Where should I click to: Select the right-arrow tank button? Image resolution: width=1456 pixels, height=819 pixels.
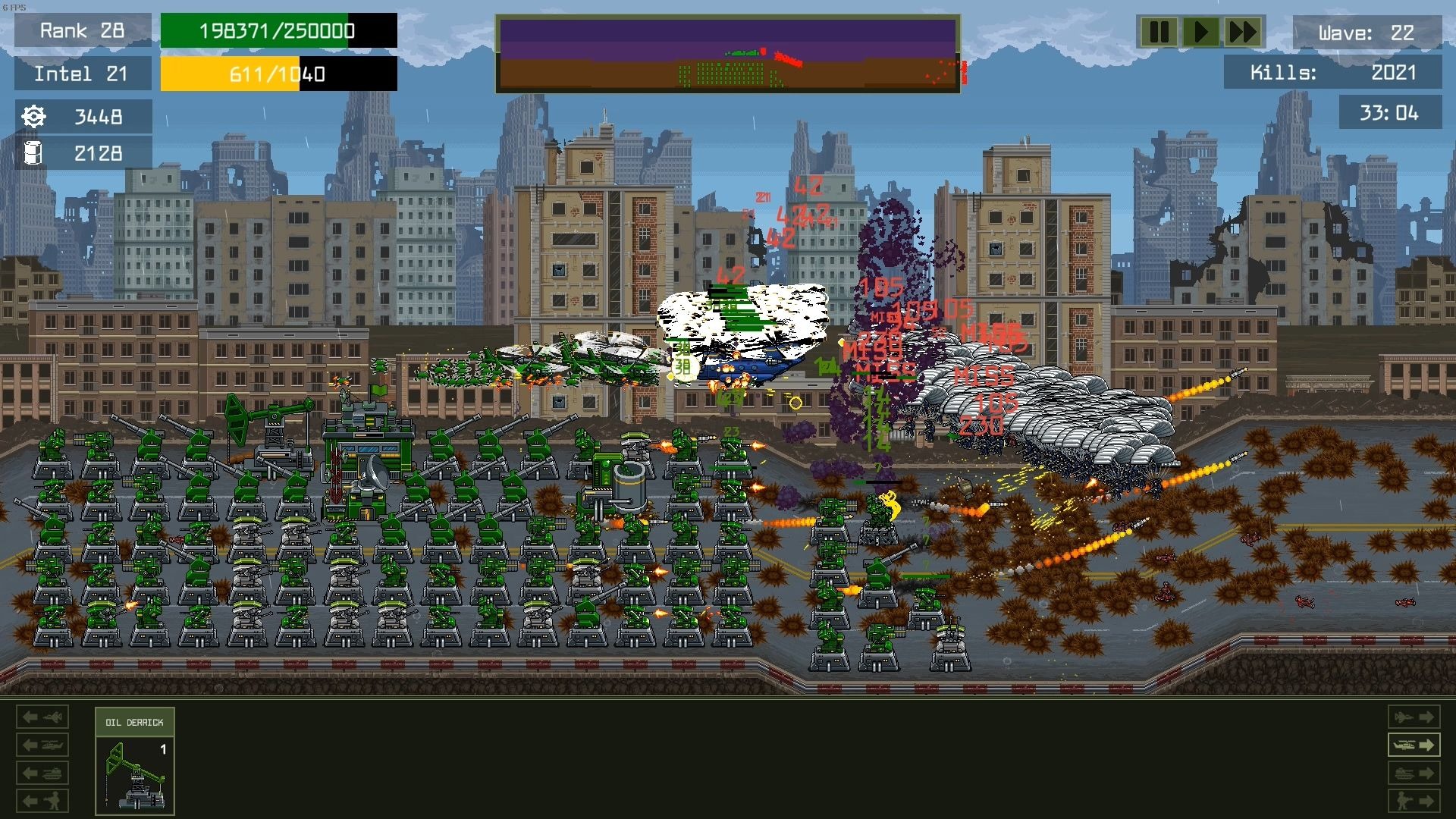1414,773
